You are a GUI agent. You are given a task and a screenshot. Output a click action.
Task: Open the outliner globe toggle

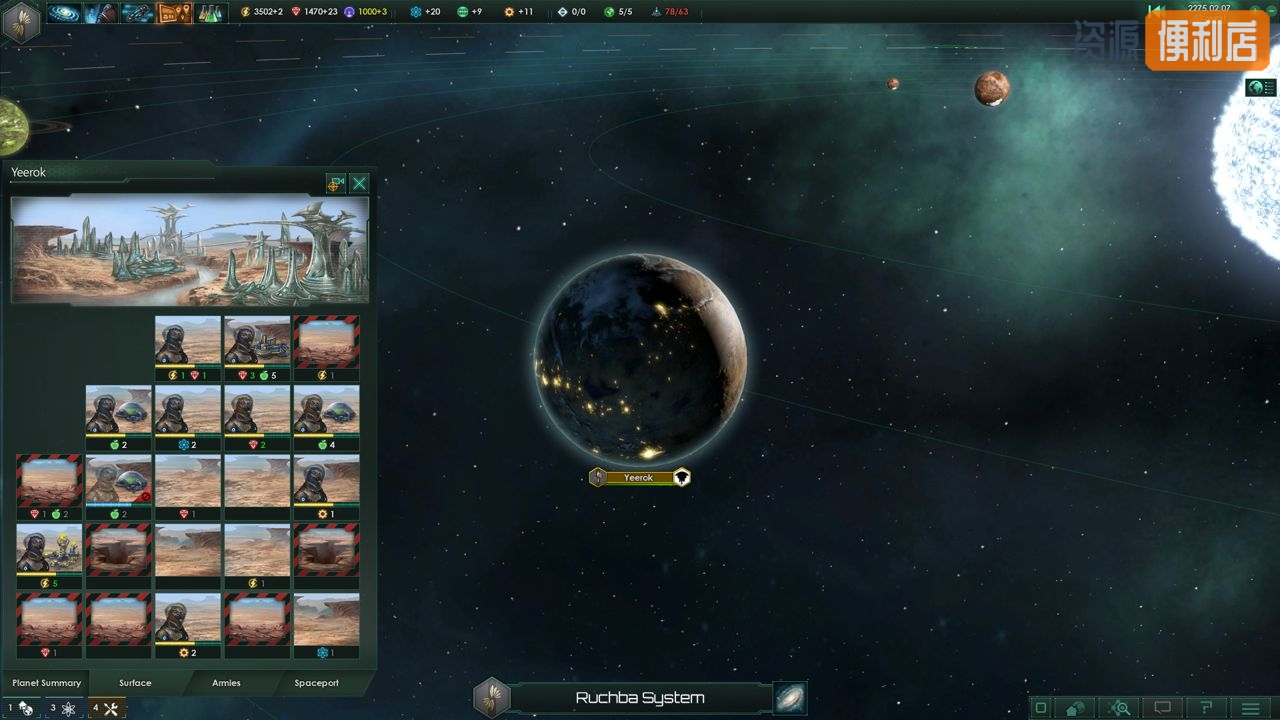tap(1260, 88)
